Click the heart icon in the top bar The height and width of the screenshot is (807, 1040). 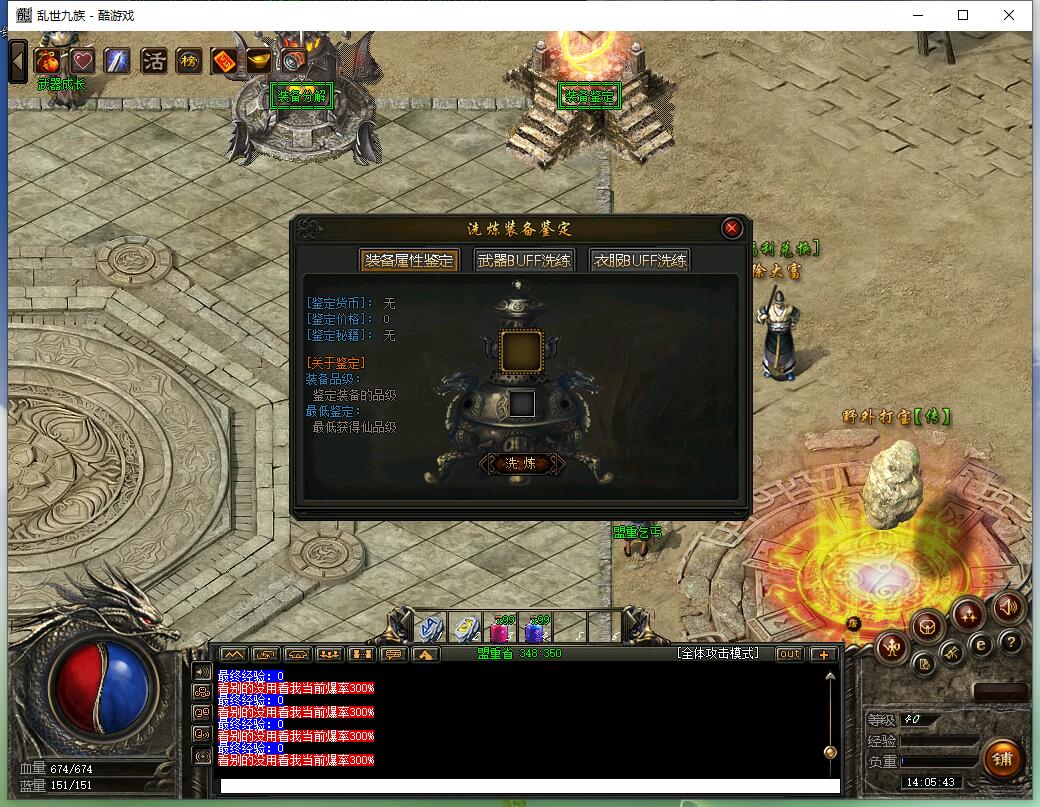pos(82,61)
